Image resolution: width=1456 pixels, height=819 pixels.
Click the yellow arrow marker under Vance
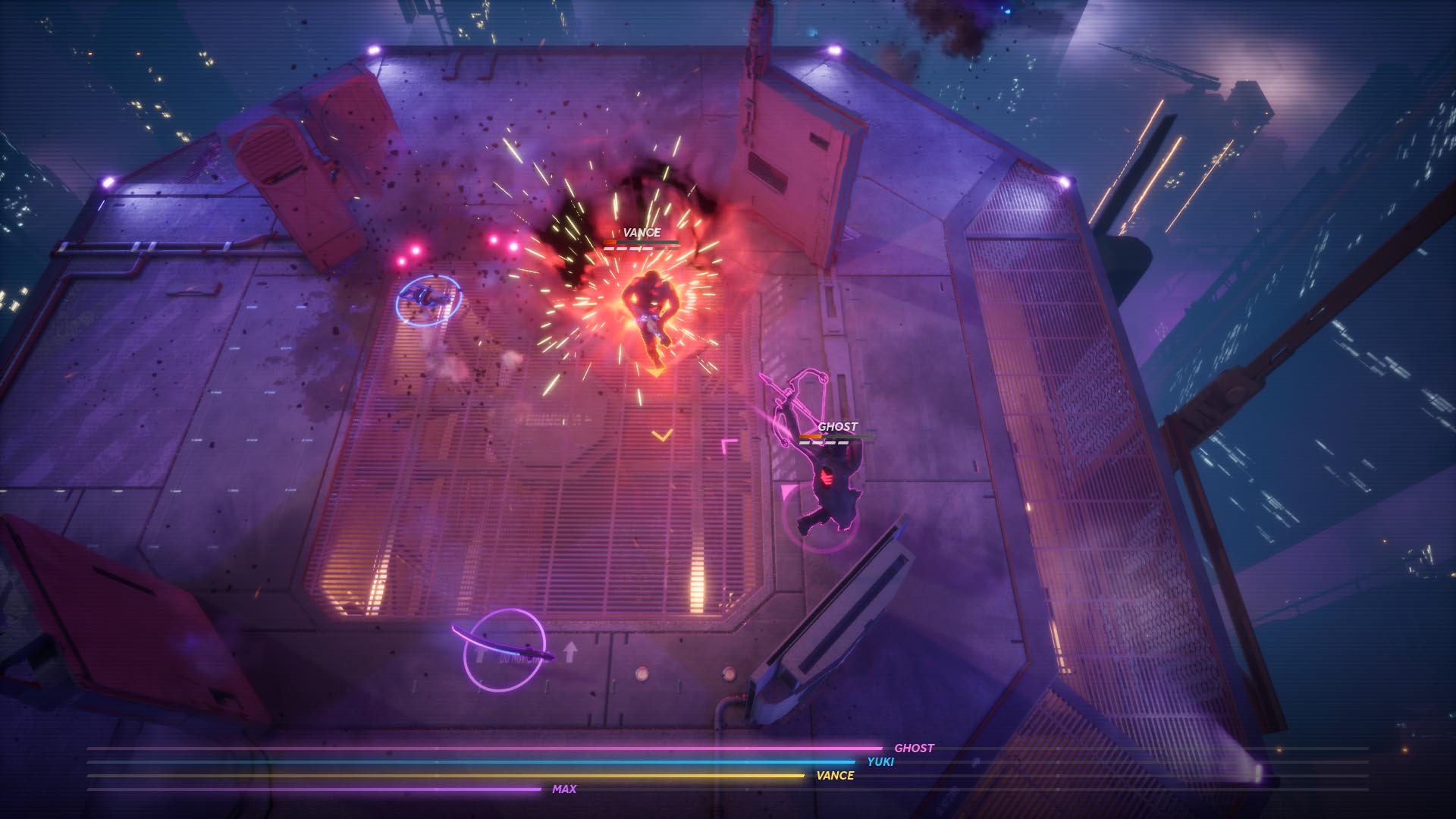pos(658,369)
